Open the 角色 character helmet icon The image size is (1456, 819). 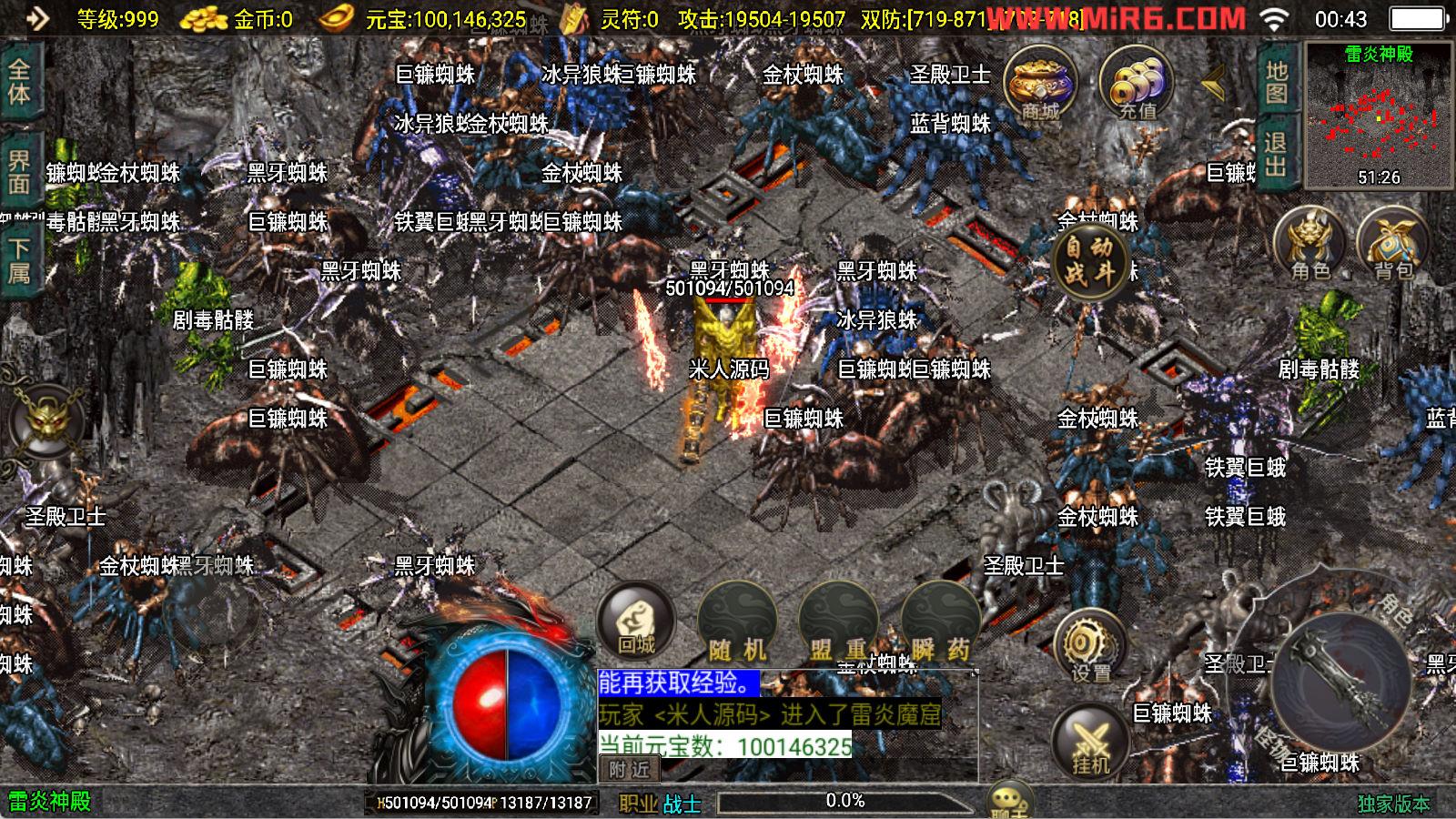(1310, 246)
